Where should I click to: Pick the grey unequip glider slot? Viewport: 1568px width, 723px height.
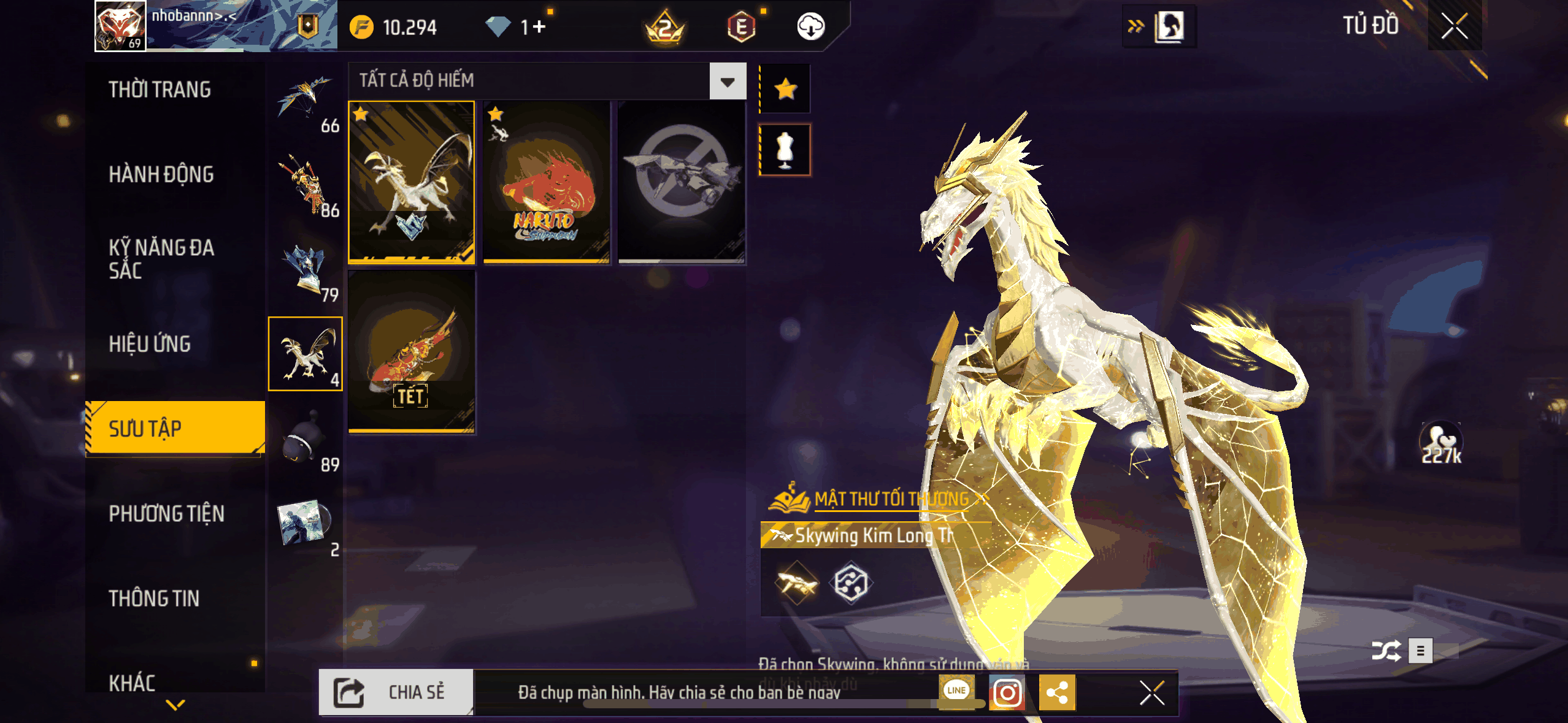681,182
